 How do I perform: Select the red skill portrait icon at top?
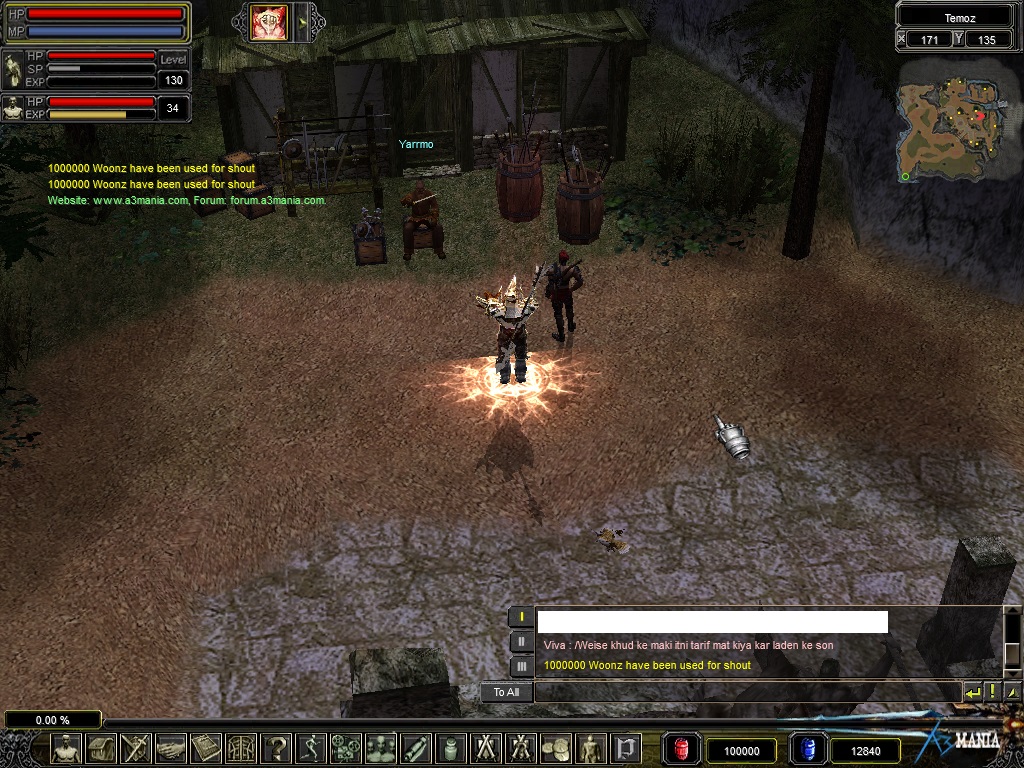pyautogui.click(x=269, y=22)
